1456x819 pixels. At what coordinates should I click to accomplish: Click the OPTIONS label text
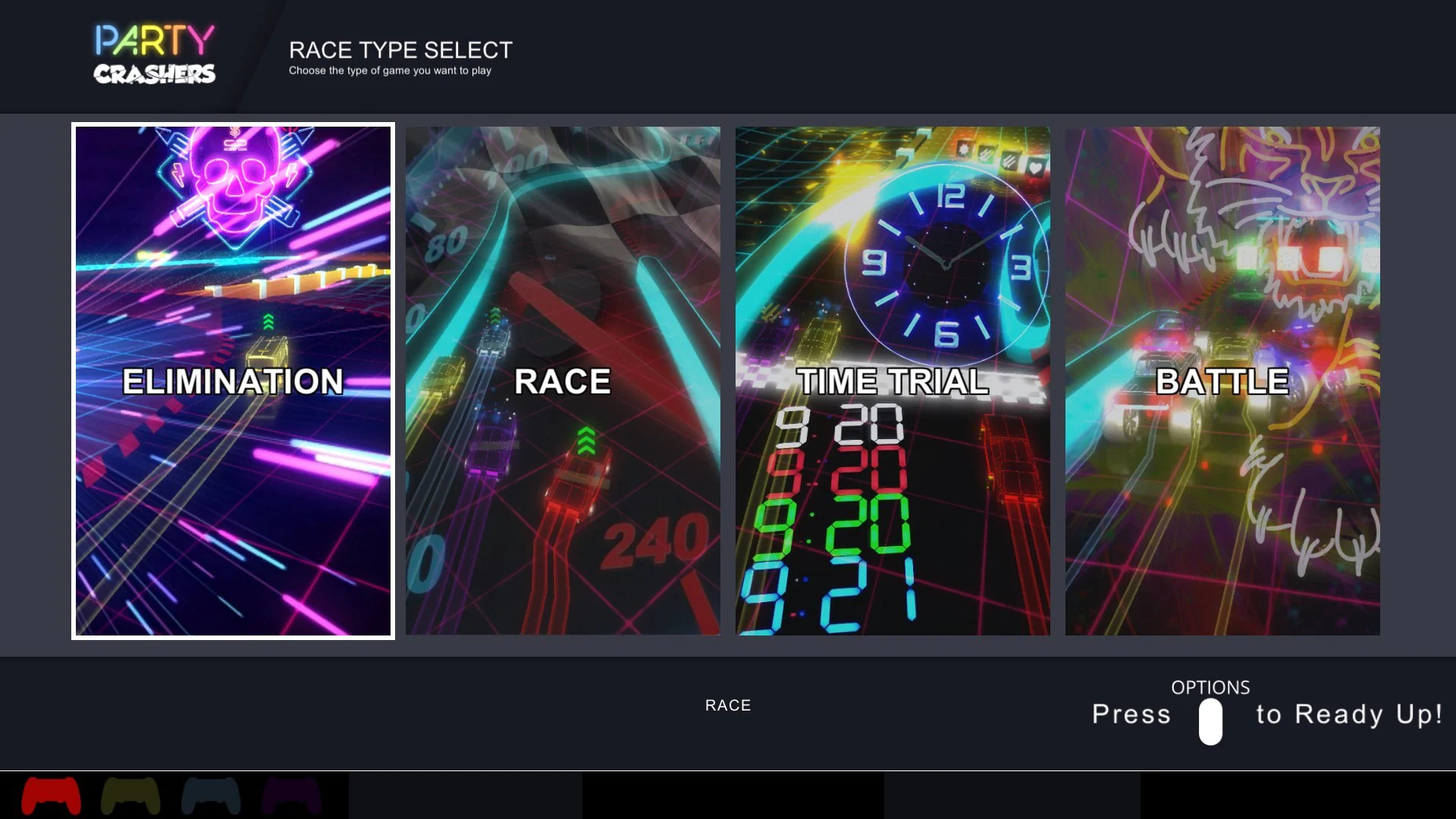[x=1210, y=688]
